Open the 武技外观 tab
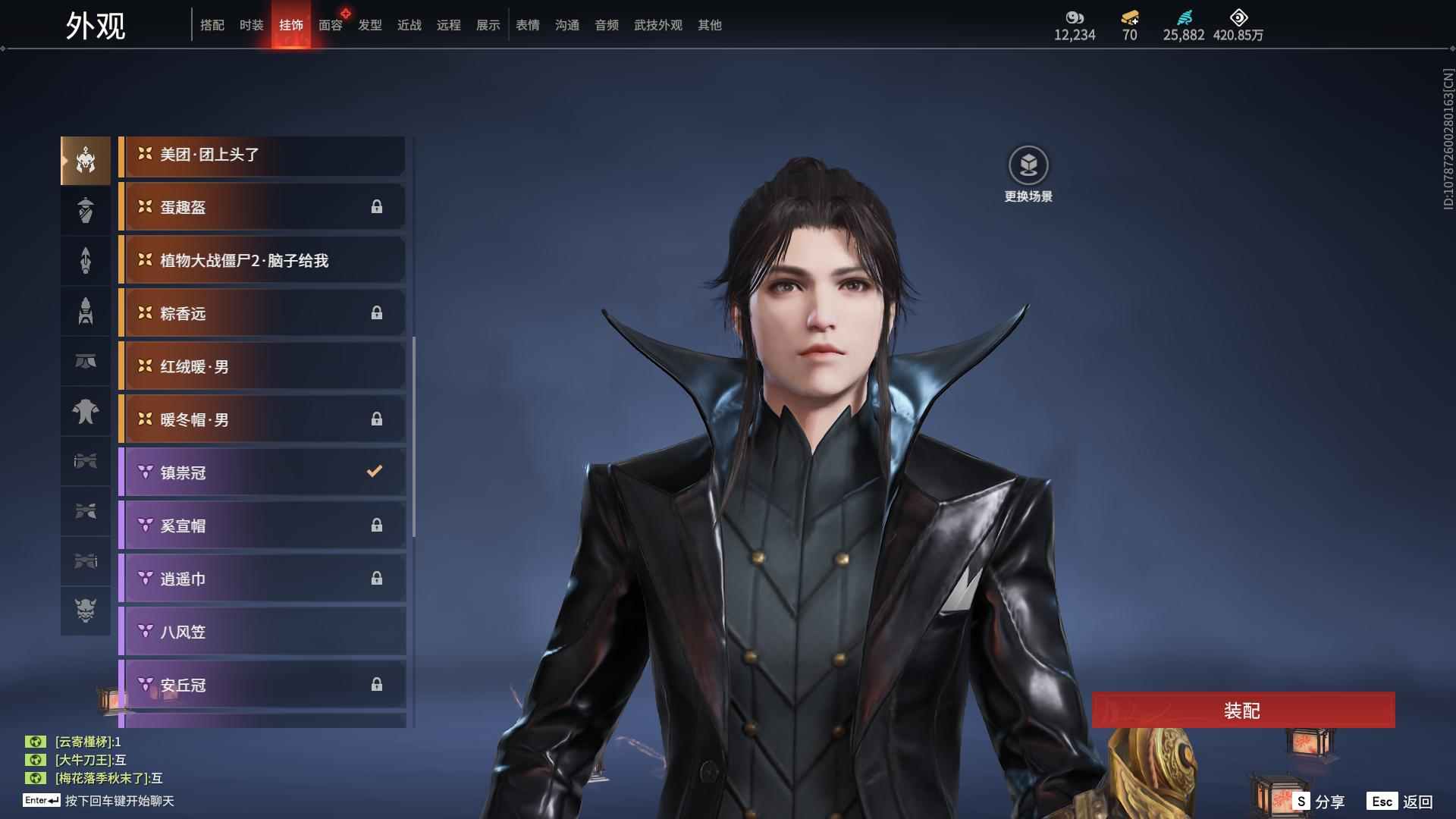 tap(657, 25)
